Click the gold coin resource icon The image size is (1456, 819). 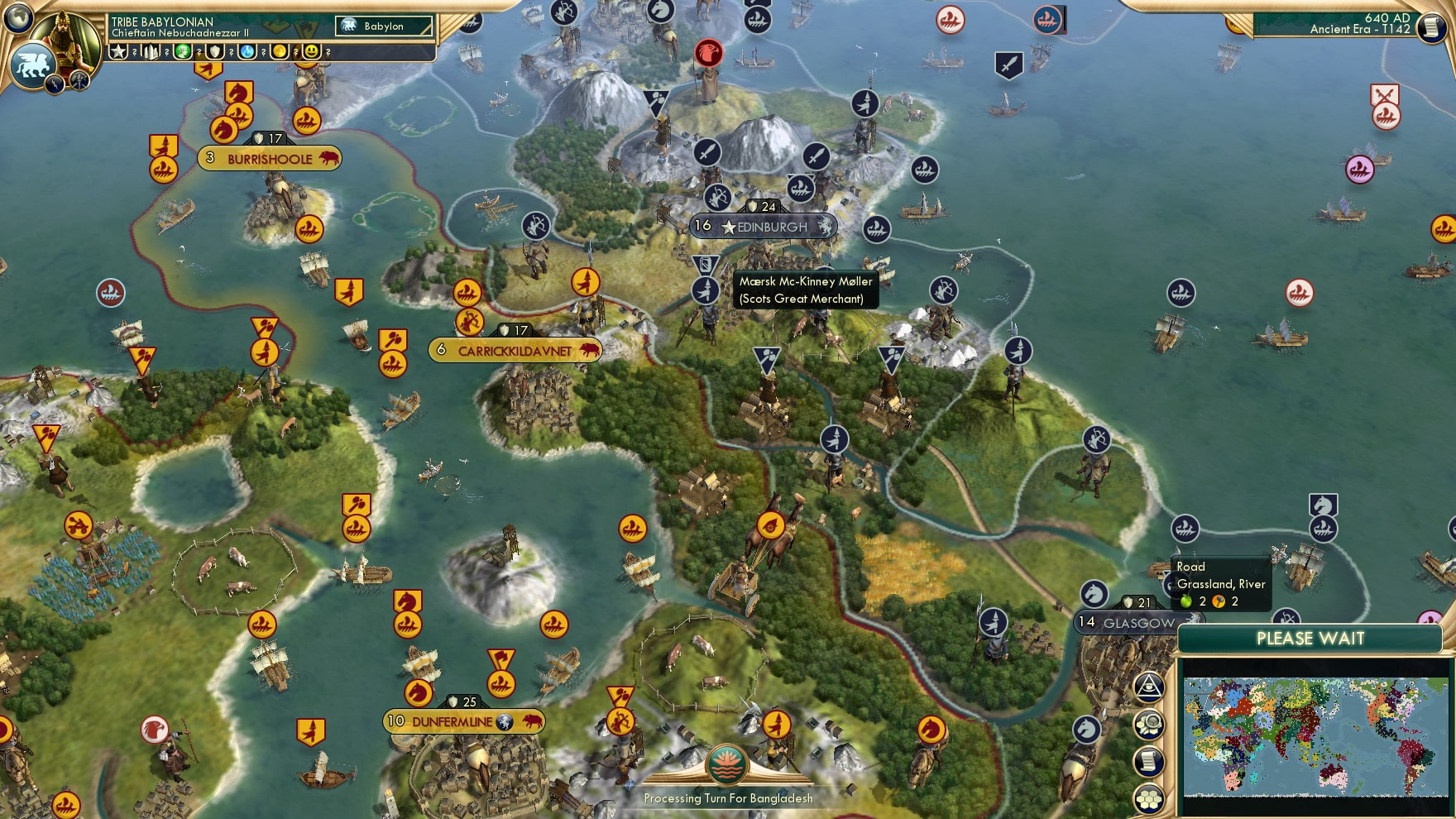(280, 52)
